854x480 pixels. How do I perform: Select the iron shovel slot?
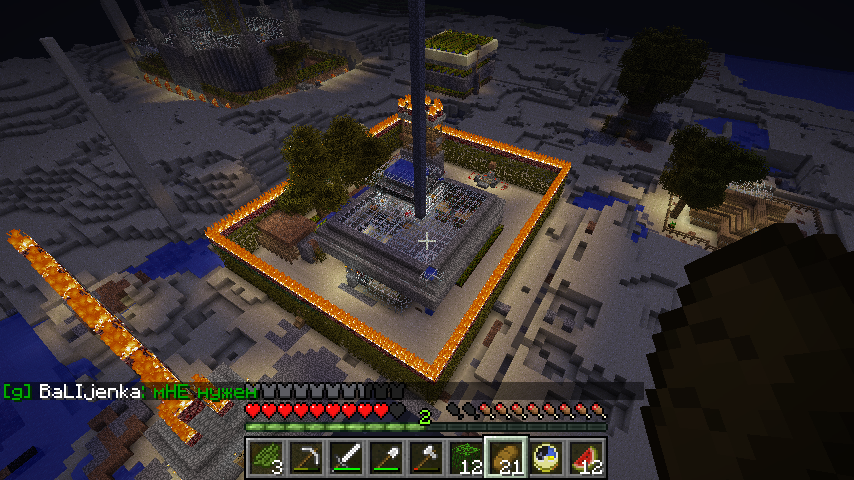(385, 458)
